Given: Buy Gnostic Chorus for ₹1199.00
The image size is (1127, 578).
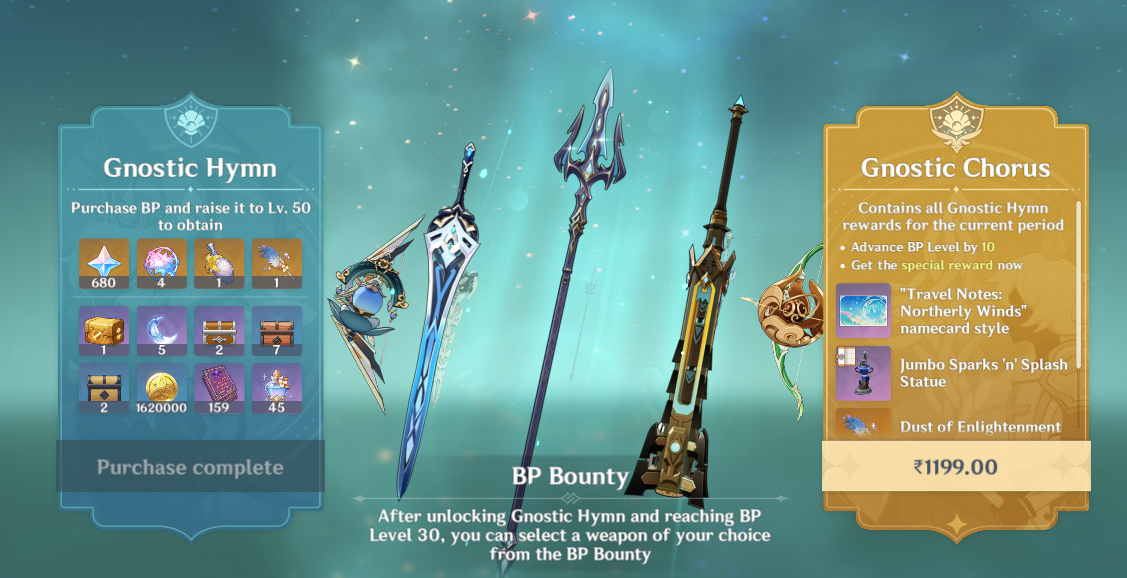Looking at the screenshot, I should [x=956, y=466].
